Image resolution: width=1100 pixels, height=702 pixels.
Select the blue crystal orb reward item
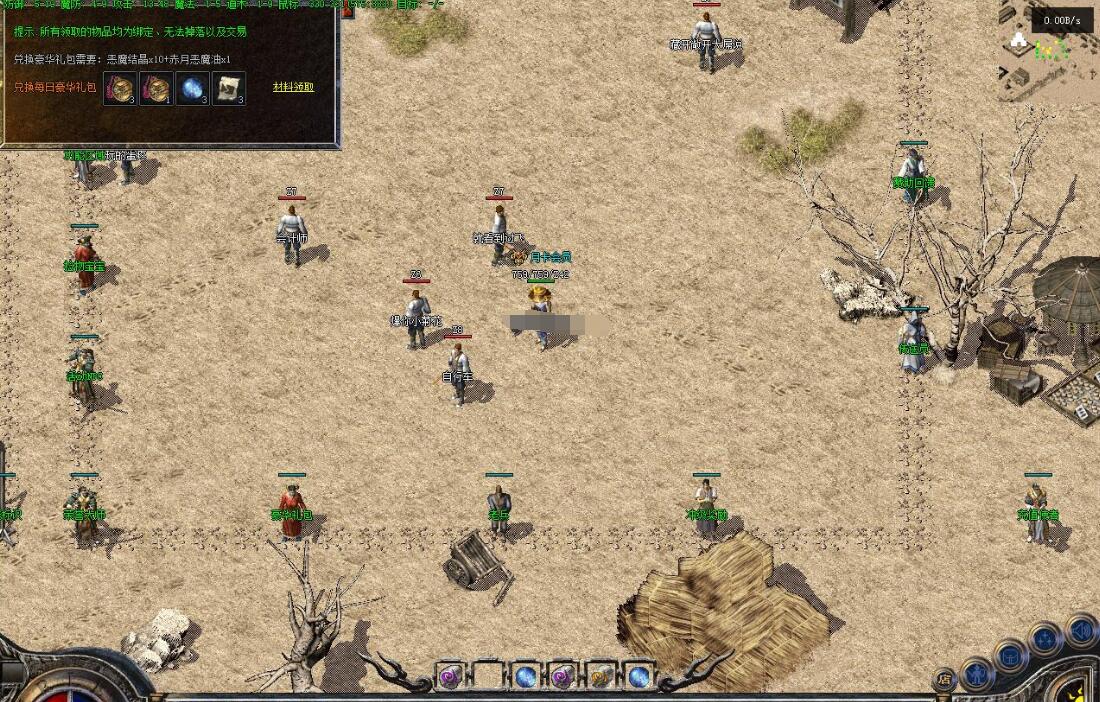192,89
